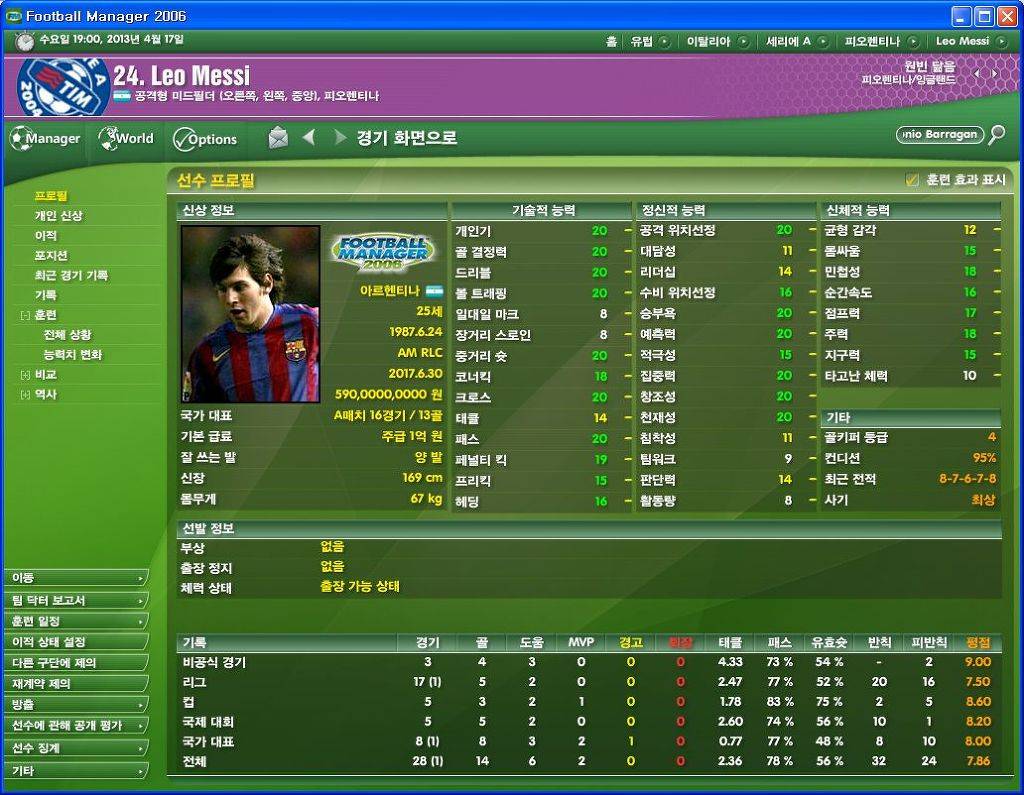
Task: Open the 선수 징계 action menu
Action: click(x=76, y=748)
